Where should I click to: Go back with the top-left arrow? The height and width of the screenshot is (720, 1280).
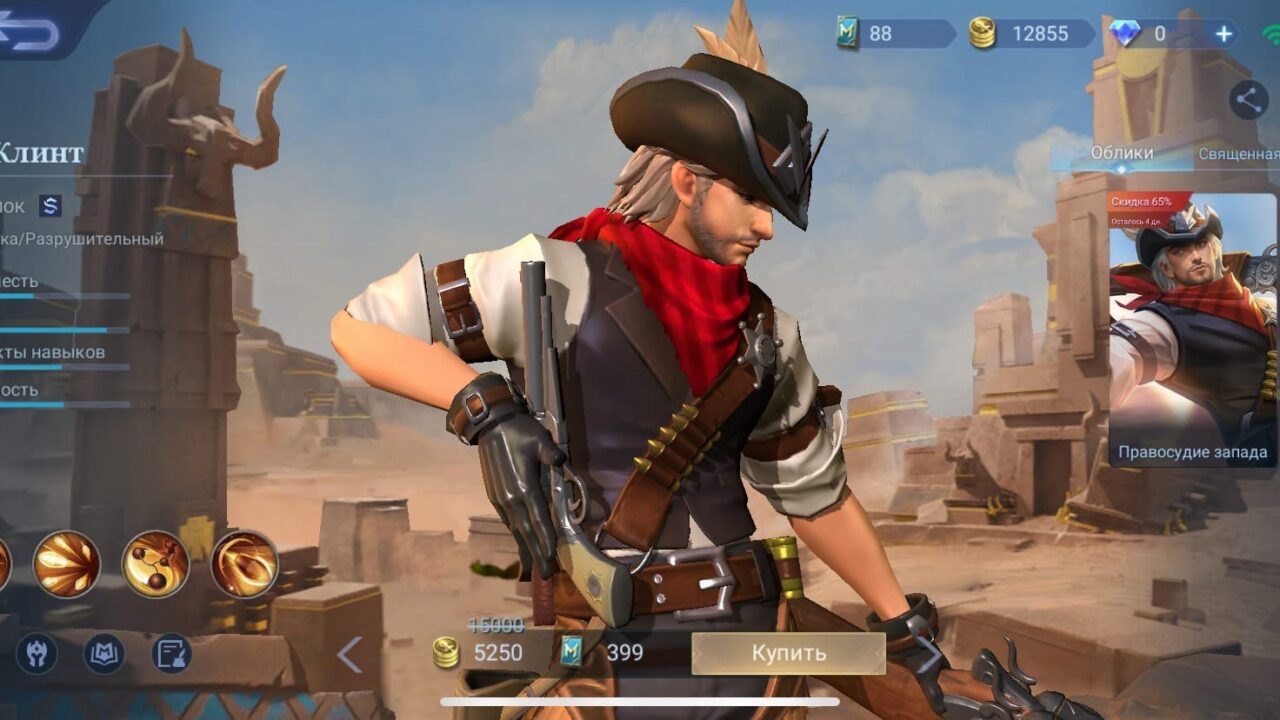(x=30, y=30)
